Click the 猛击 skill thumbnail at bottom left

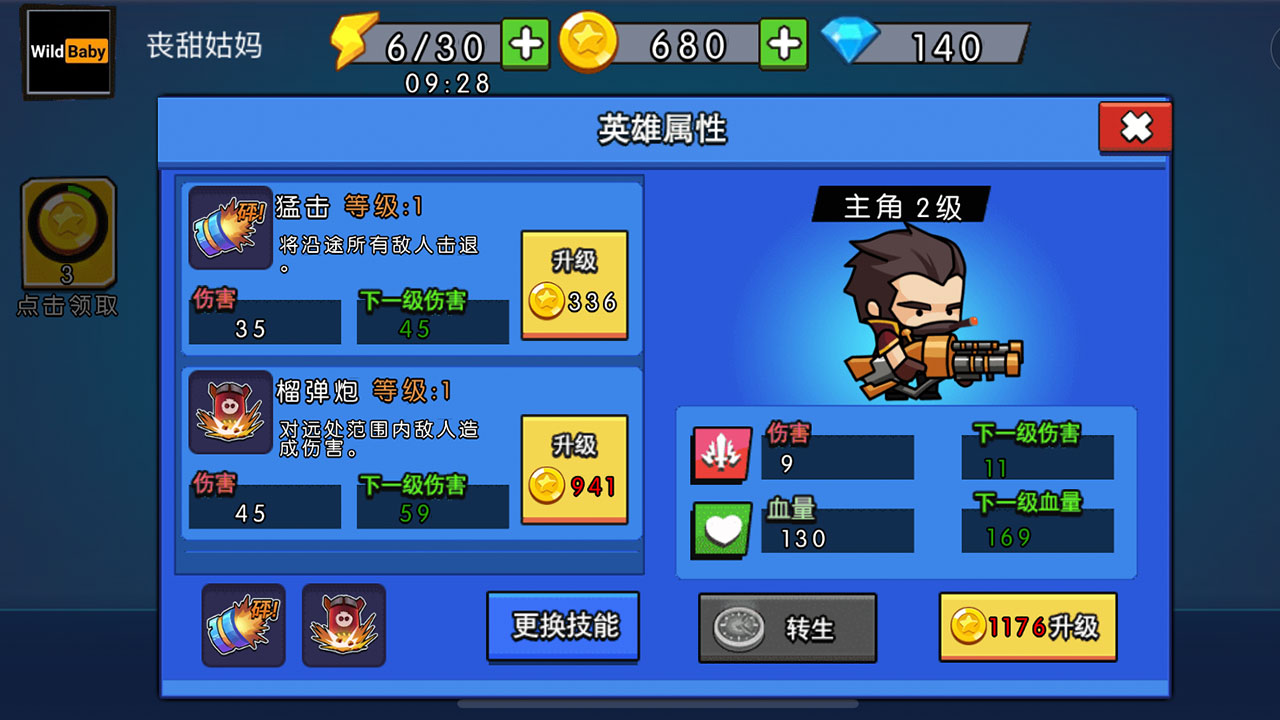click(243, 625)
